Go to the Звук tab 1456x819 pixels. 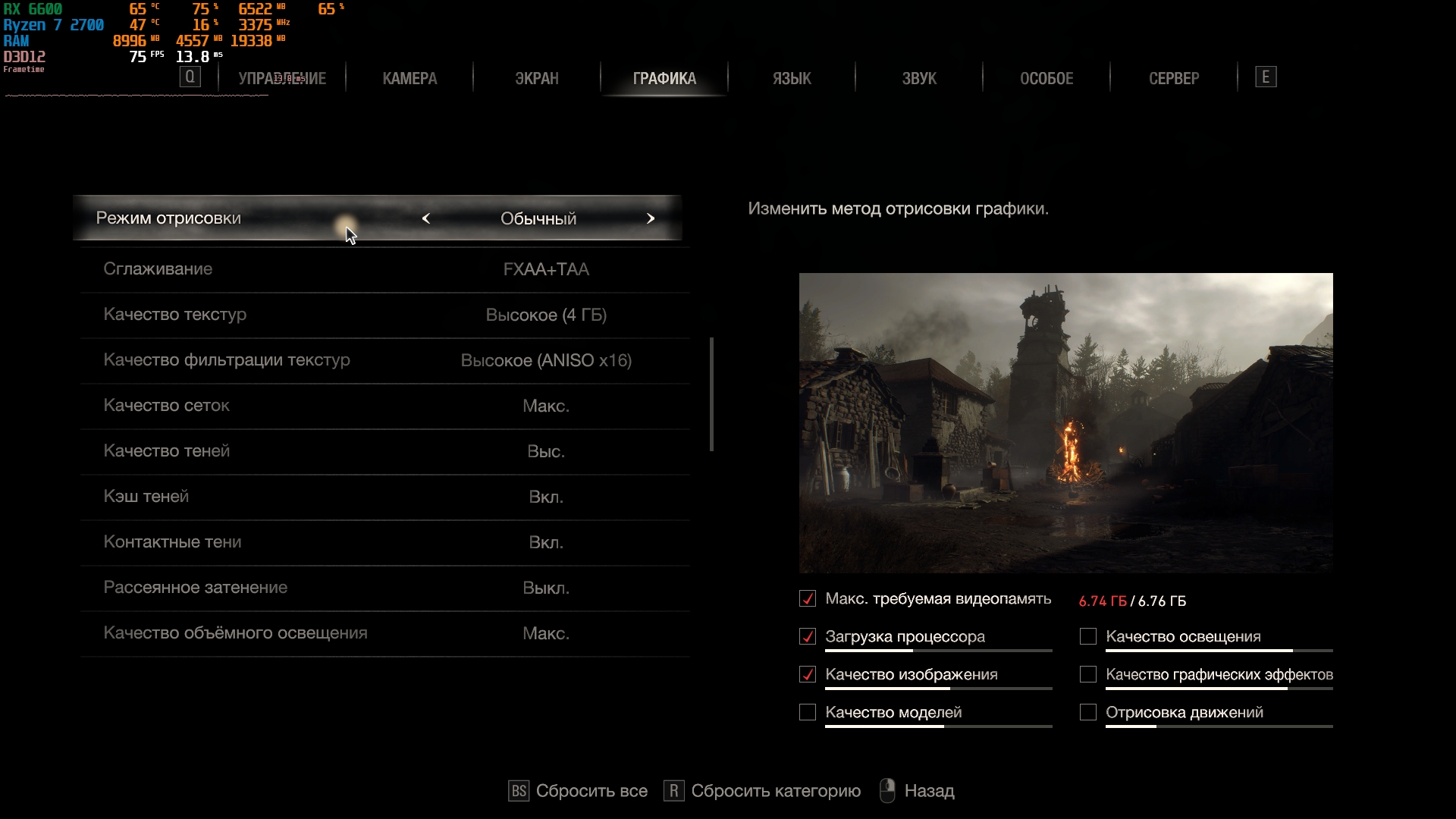pos(919,78)
